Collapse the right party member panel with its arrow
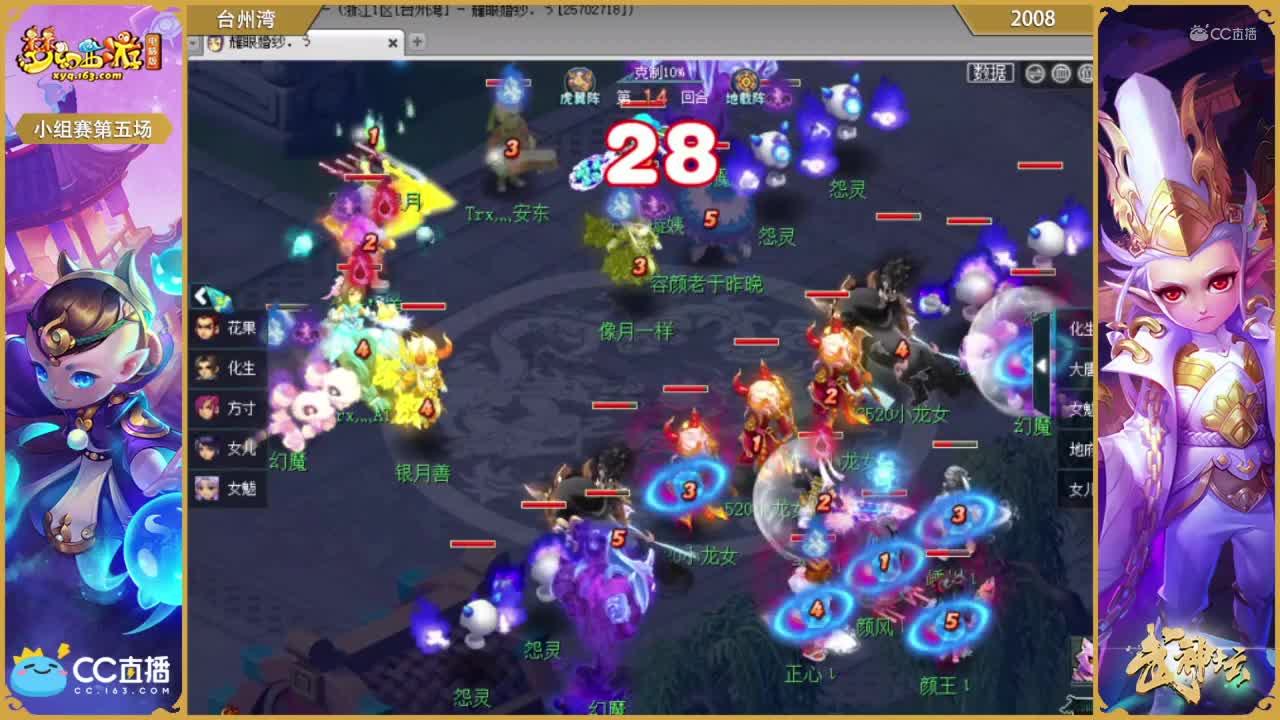This screenshot has width=1280, height=720. tap(1043, 363)
